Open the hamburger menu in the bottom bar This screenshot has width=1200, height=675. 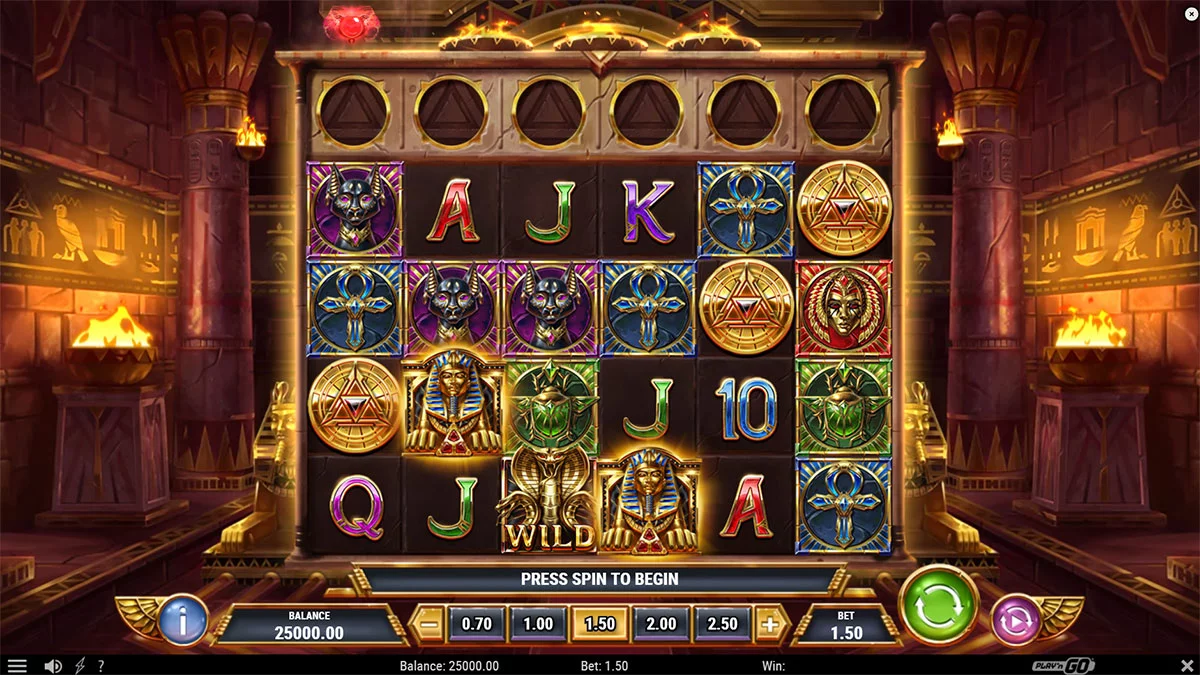tap(17, 666)
